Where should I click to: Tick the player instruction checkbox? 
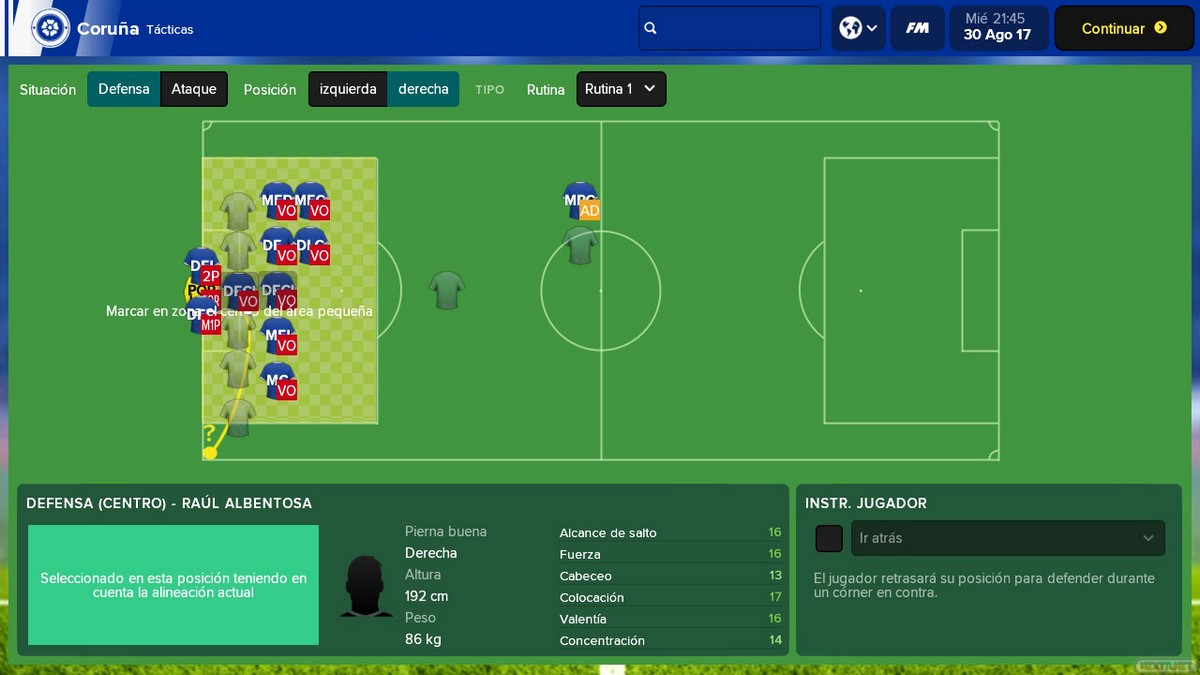[x=829, y=538]
